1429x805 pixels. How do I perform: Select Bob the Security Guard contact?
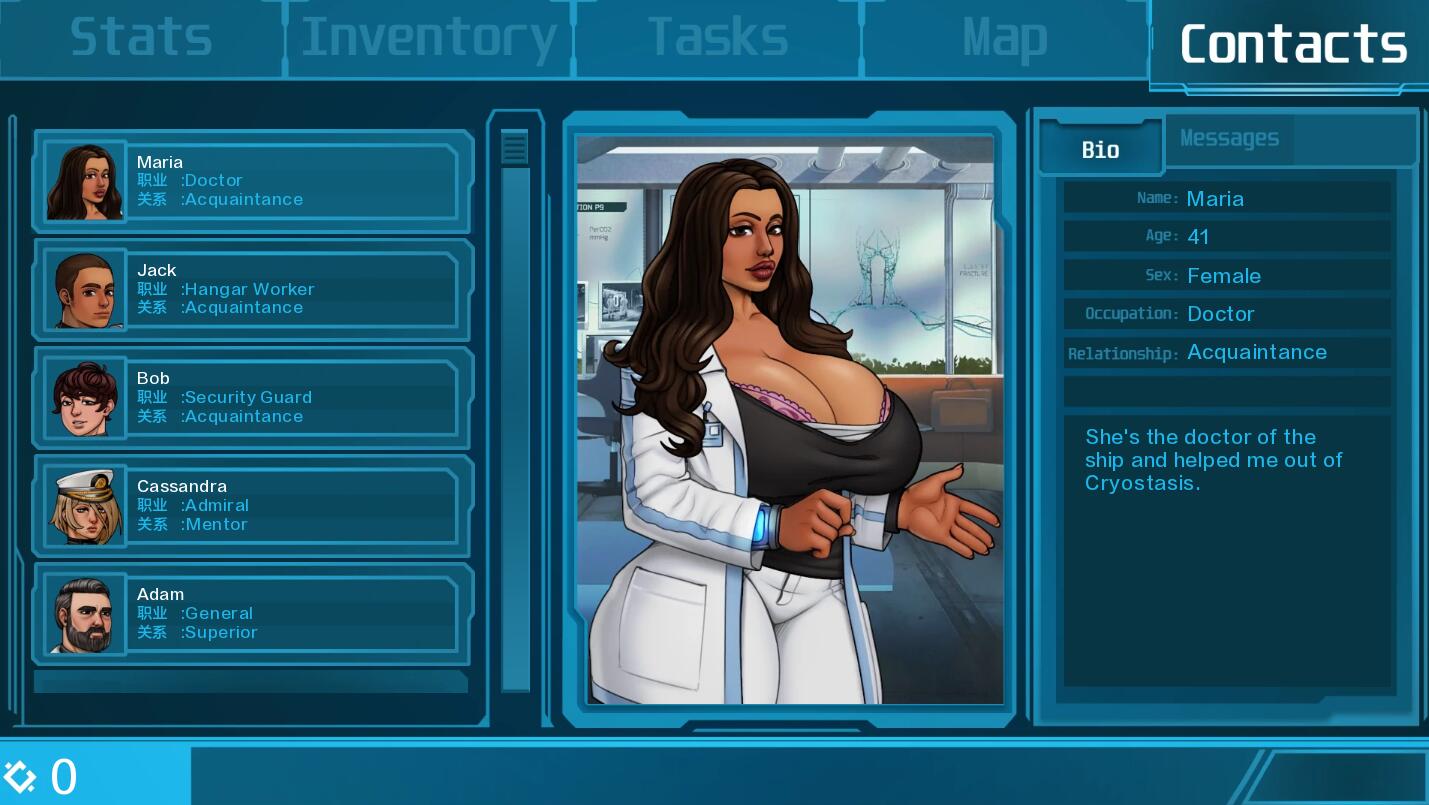253,397
